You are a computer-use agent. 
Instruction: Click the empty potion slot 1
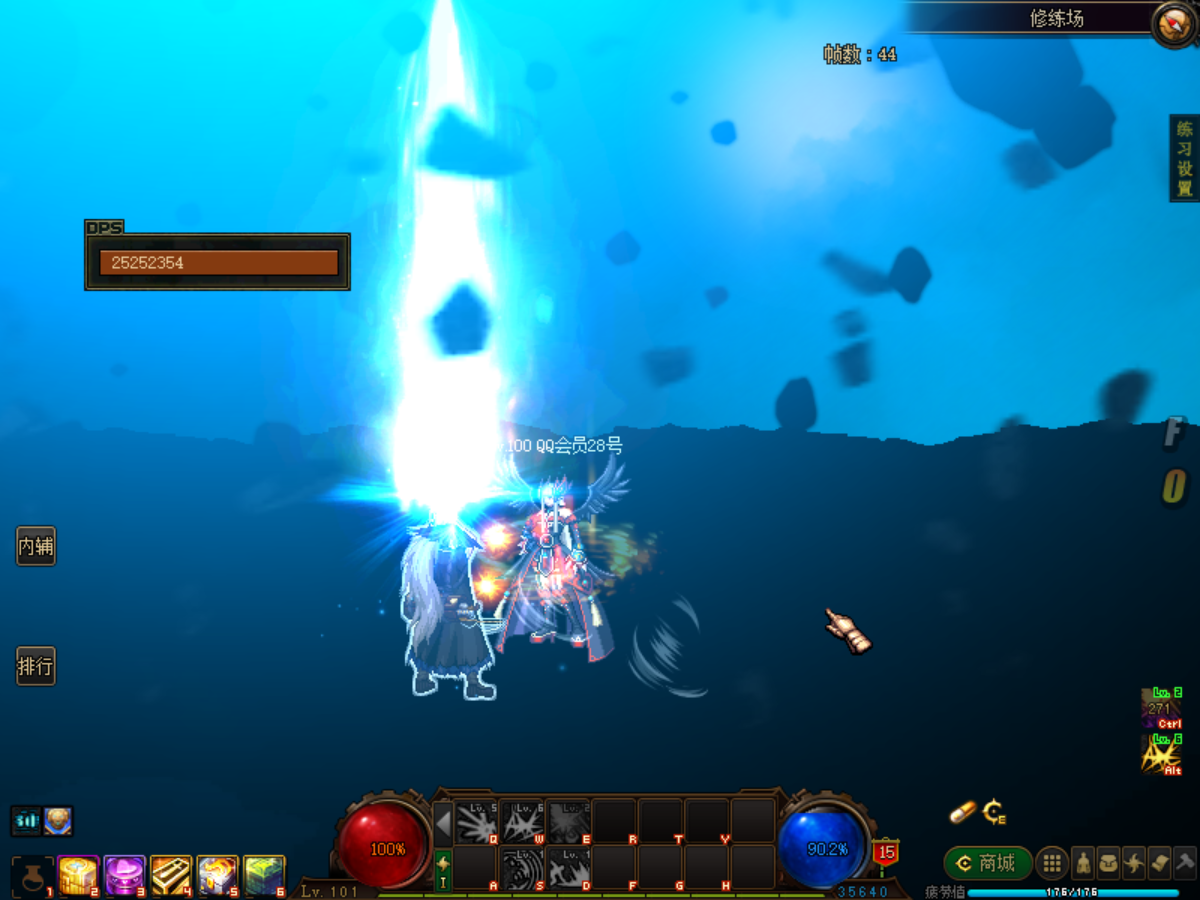tap(33, 877)
